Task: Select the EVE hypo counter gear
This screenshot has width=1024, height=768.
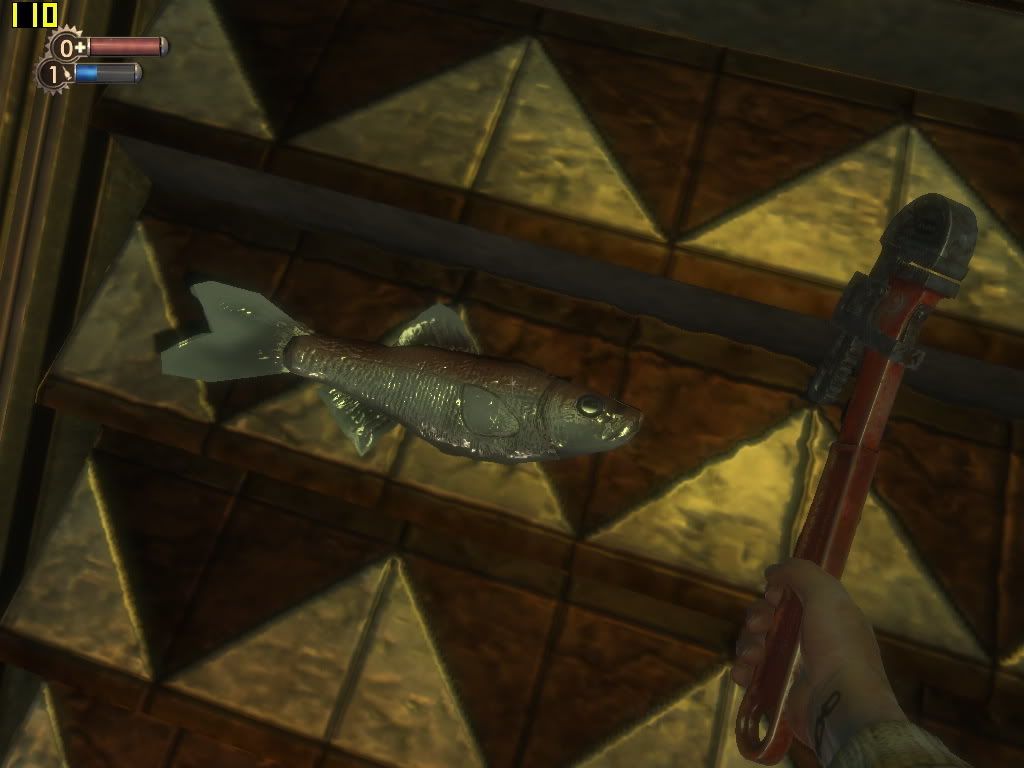Action: click(x=53, y=73)
